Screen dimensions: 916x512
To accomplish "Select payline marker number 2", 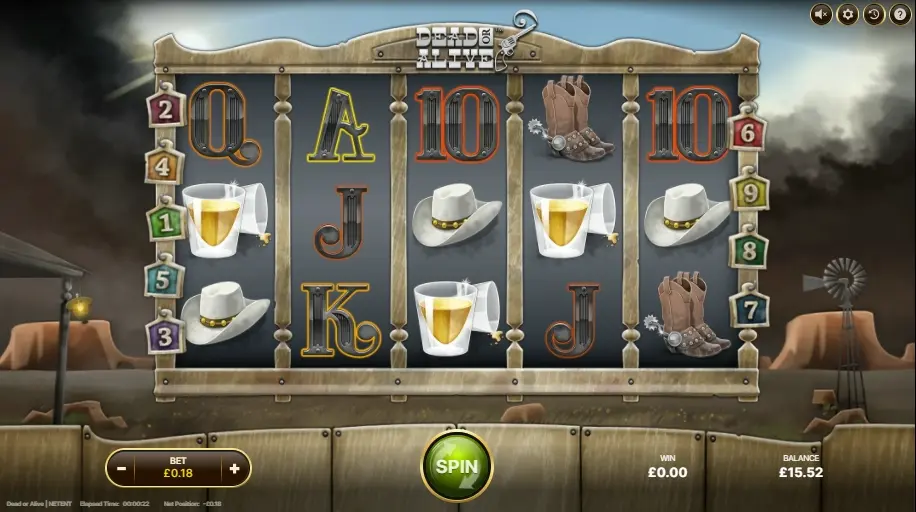I will pos(165,108).
